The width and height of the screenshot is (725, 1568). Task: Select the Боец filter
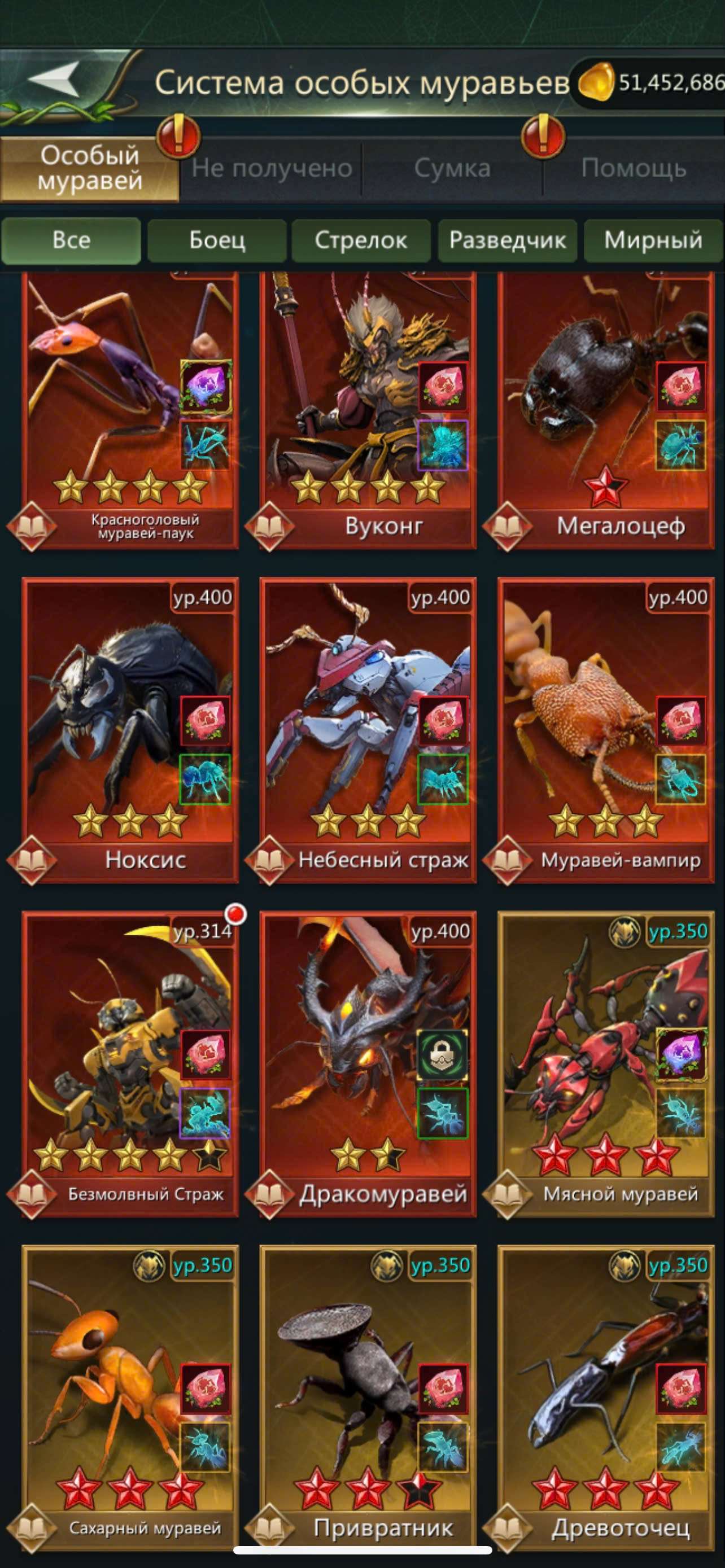click(x=217, y=241)
